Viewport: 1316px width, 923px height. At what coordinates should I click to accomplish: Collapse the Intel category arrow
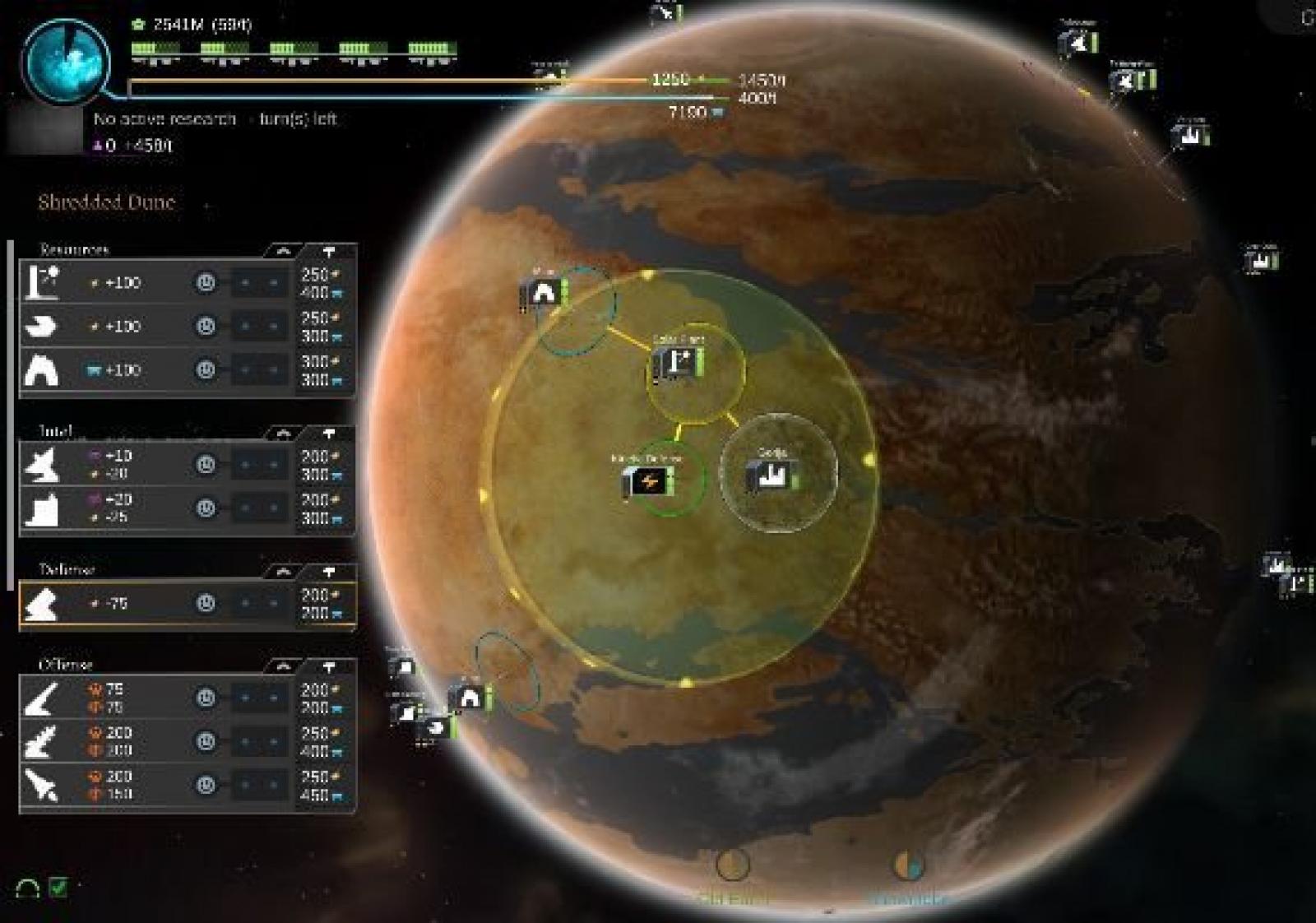pyautogui.click(x=282, y=433)
